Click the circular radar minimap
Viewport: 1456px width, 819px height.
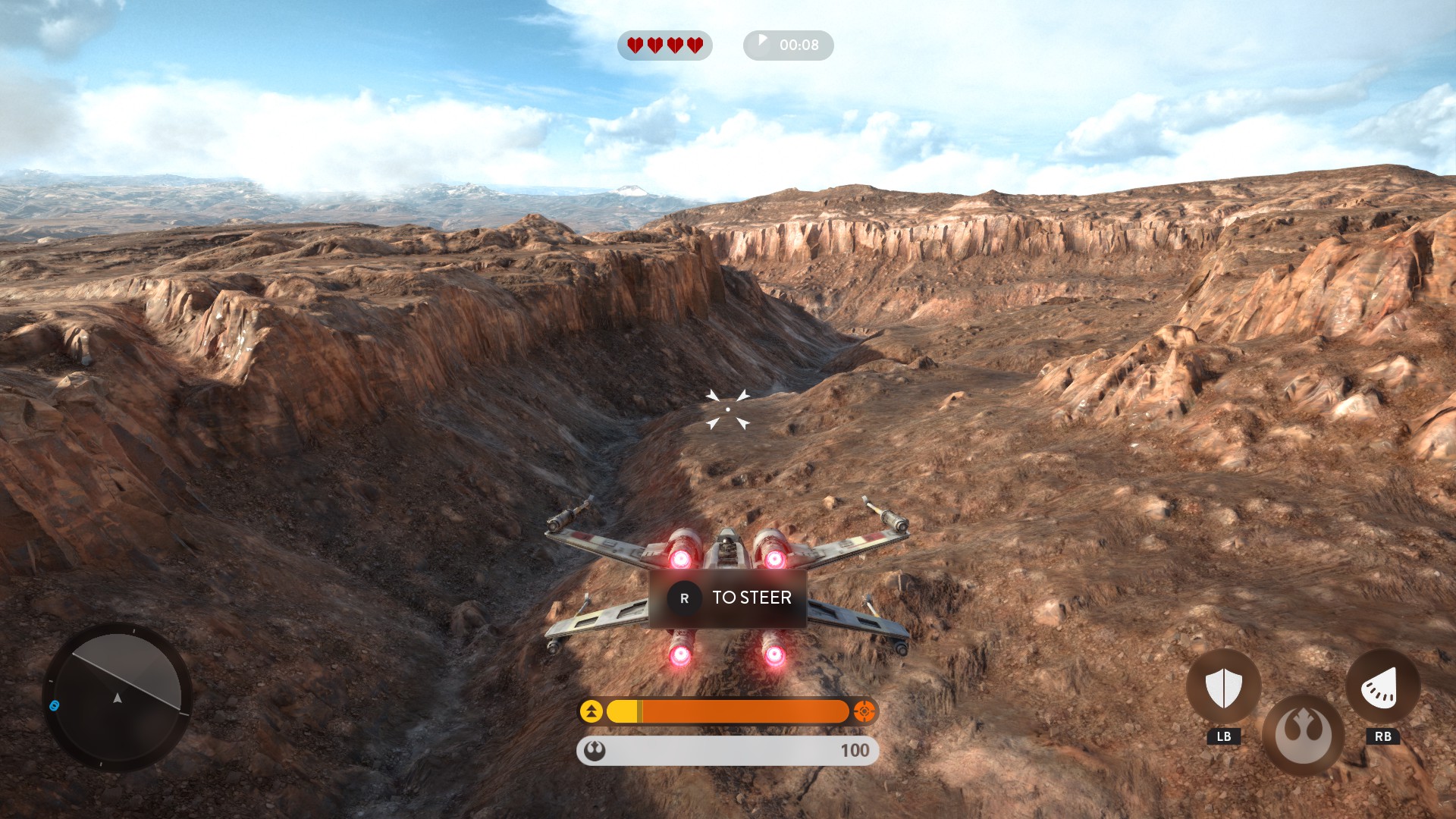pyautogui.click(x=118, y=697)
